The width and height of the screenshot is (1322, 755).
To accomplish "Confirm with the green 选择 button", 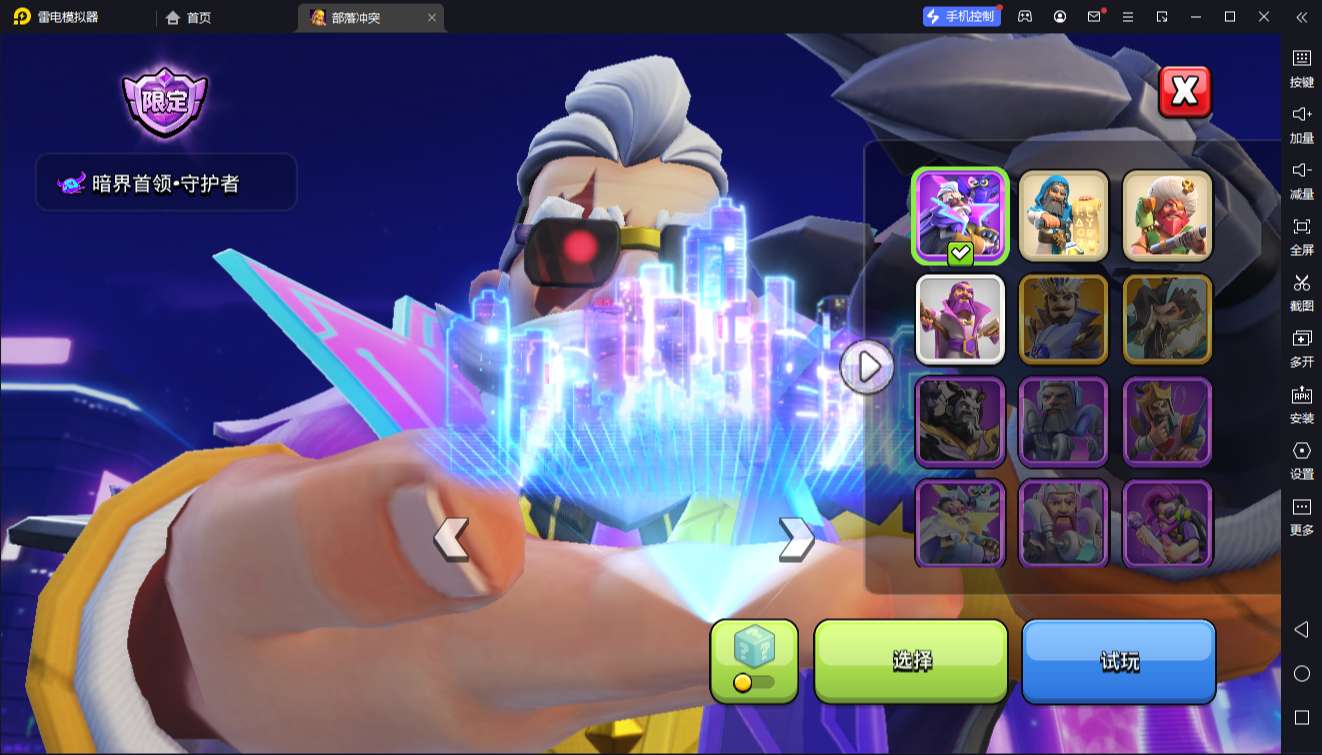I will 911,660.
